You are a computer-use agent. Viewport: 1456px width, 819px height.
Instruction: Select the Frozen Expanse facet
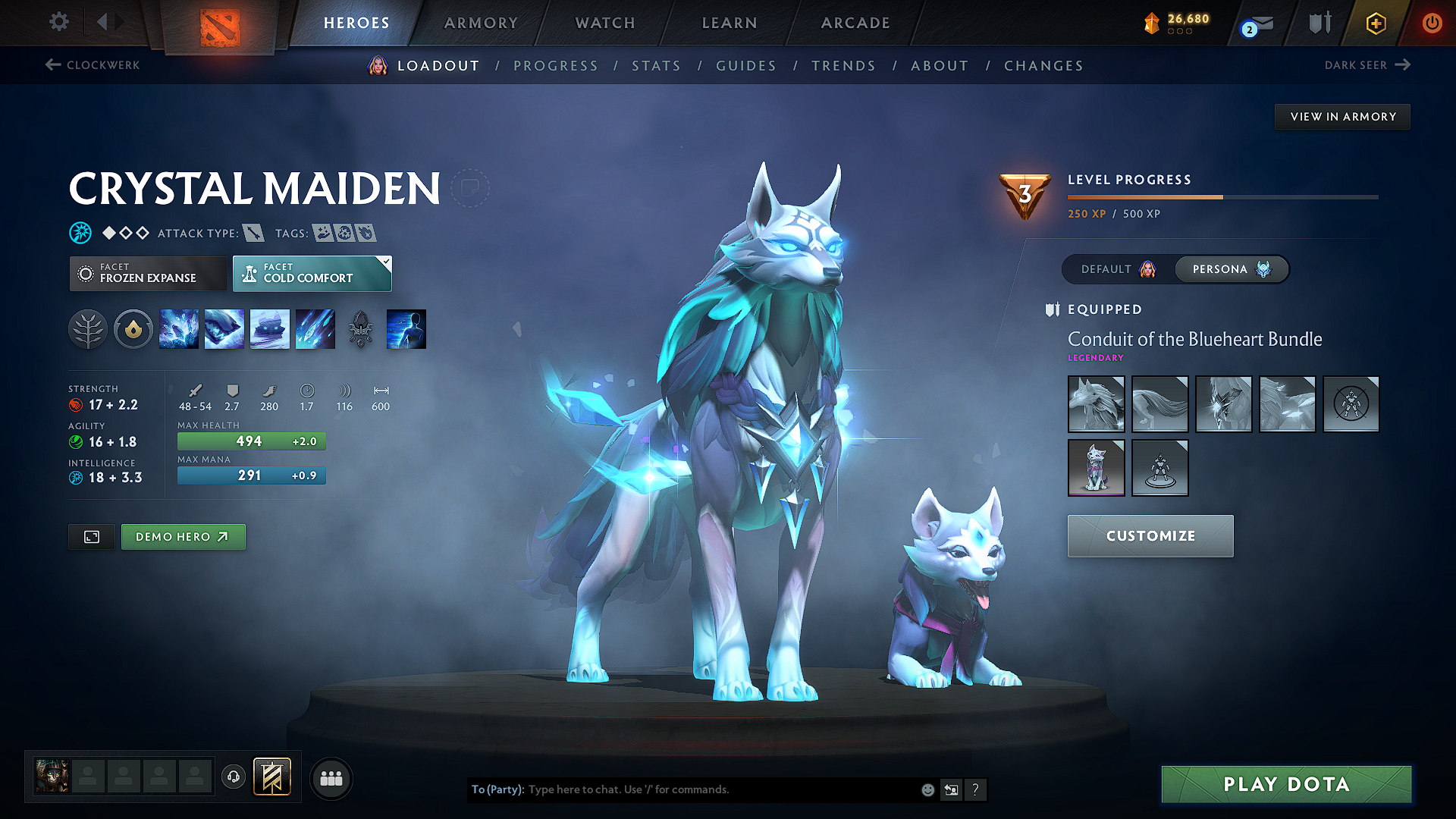click(148, 274)
